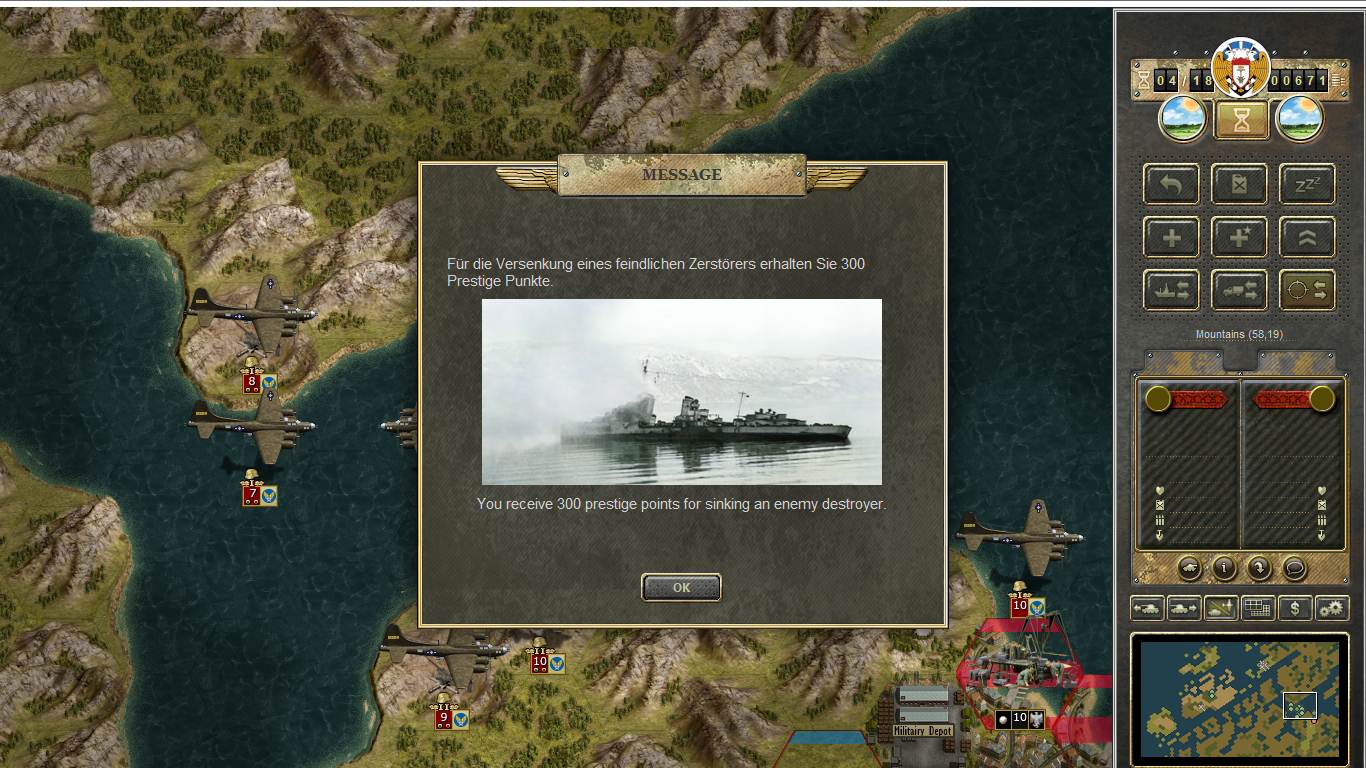The width and height of the screenshot is (1366, 768).
Task: Upgrade unit with chevron button
Action: [x=1307, y=237]
